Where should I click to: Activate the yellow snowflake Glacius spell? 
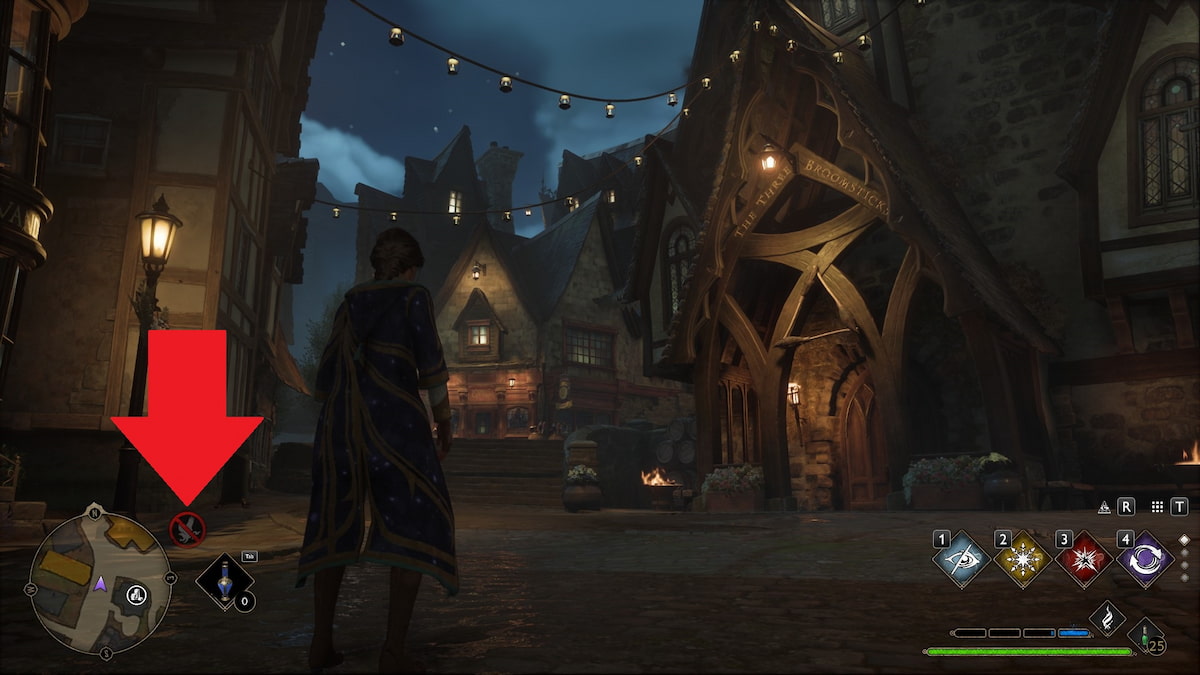pos(1023,559)
